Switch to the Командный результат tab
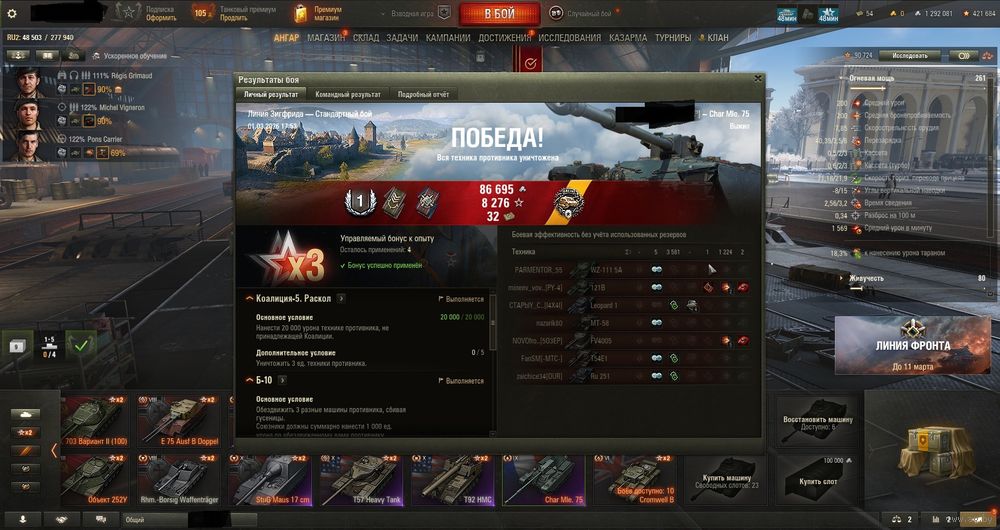This screenshot has height=530, width=1000. point(347,94)
